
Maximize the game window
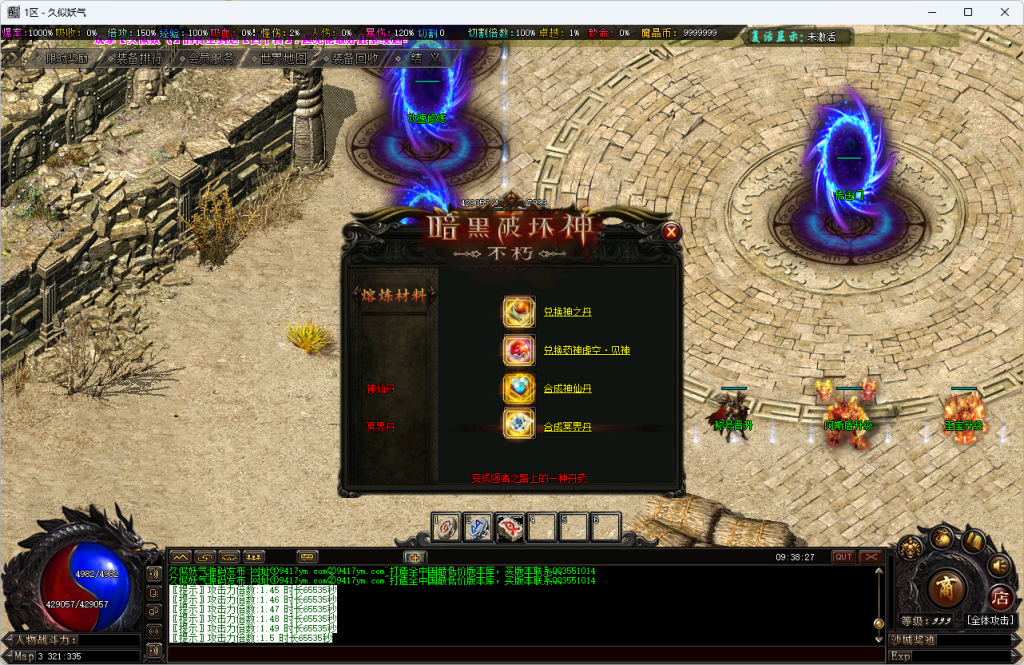[x=968, y=12]
